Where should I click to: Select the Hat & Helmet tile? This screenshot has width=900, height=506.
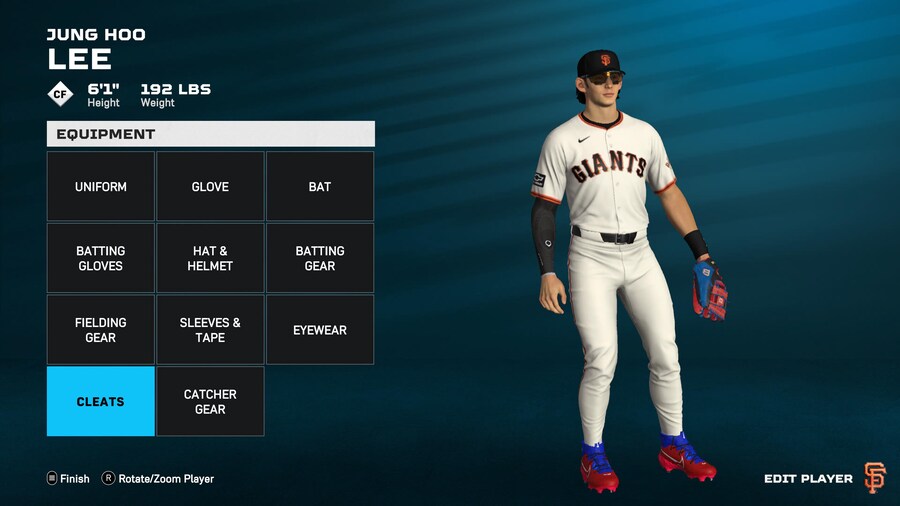pyautogui.click(x=210, y=258)
